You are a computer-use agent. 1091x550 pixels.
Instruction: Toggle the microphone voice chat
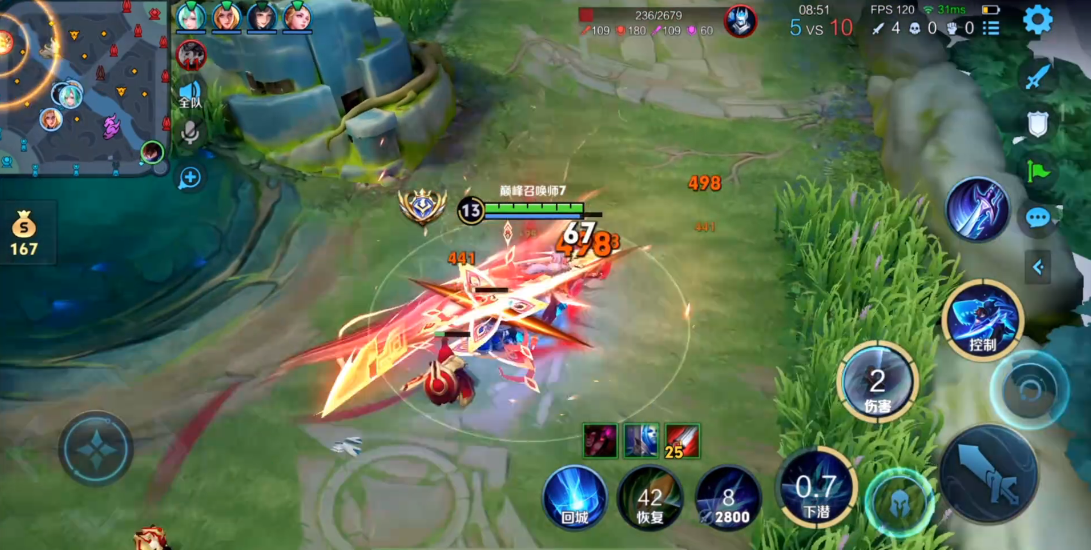pos(189,132)
